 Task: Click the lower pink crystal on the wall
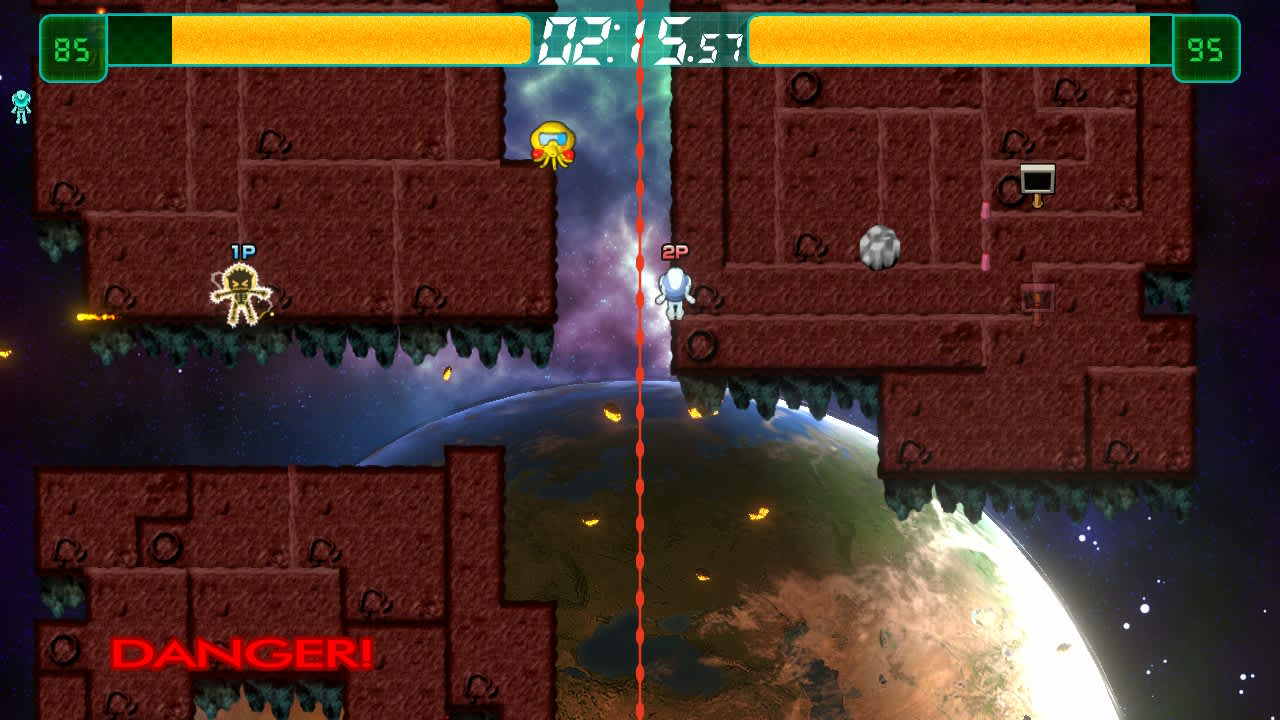click(986, 262)
